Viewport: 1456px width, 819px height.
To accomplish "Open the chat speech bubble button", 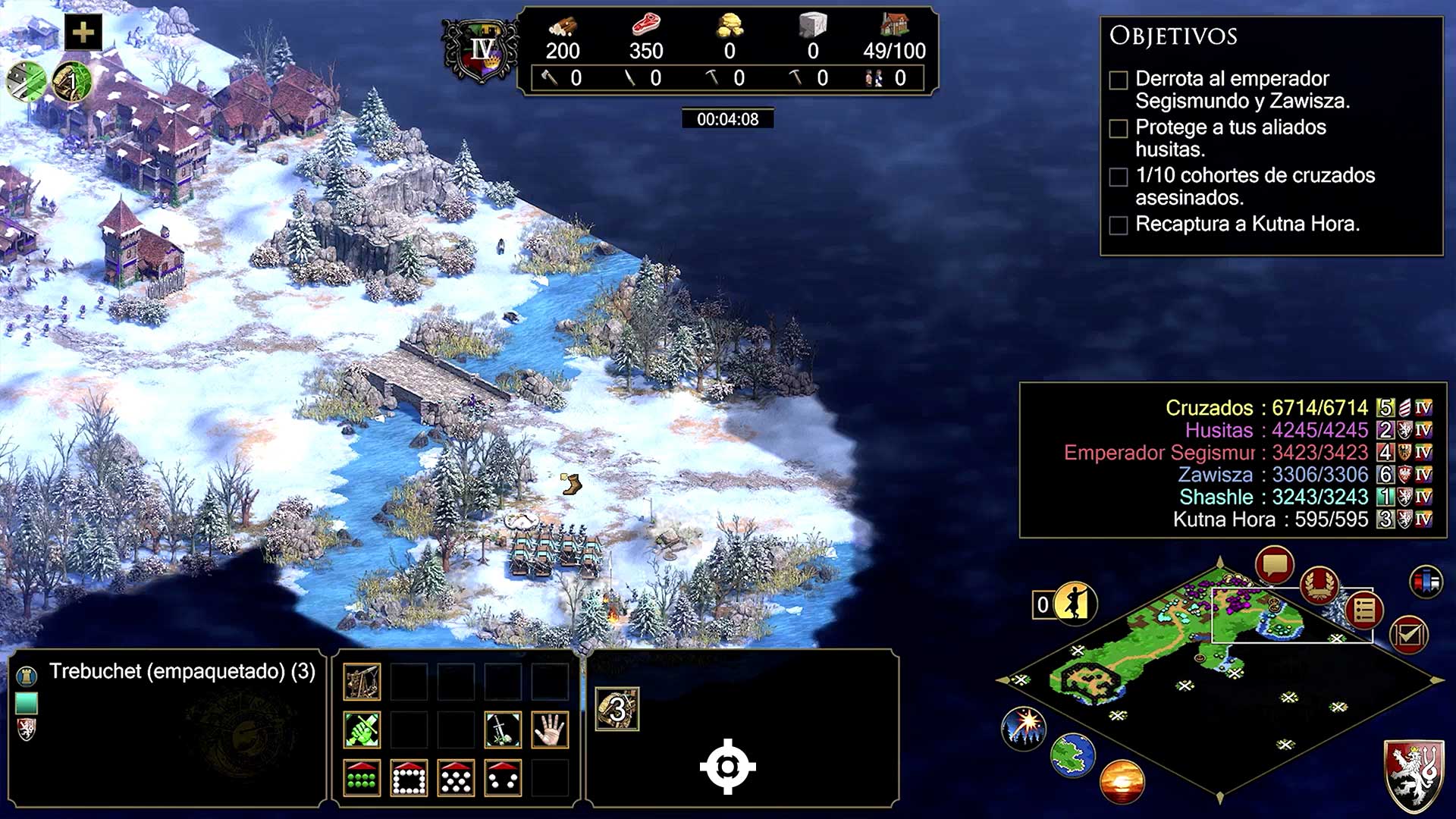I will pos(1274,566).
